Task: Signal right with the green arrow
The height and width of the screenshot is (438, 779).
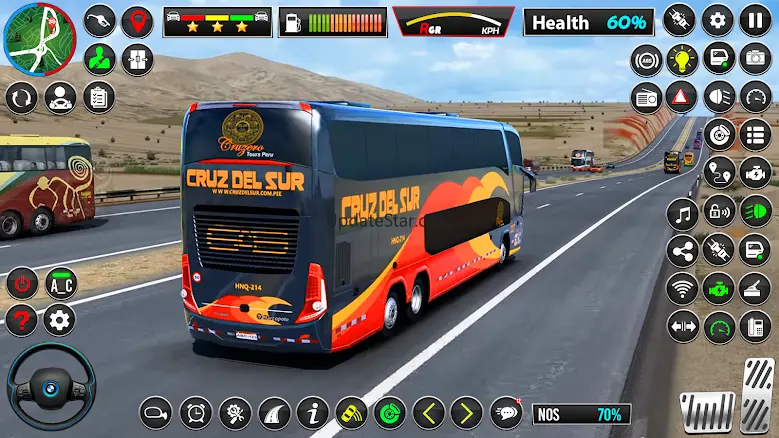Action: pyautogui.click(x=466, y=412)
